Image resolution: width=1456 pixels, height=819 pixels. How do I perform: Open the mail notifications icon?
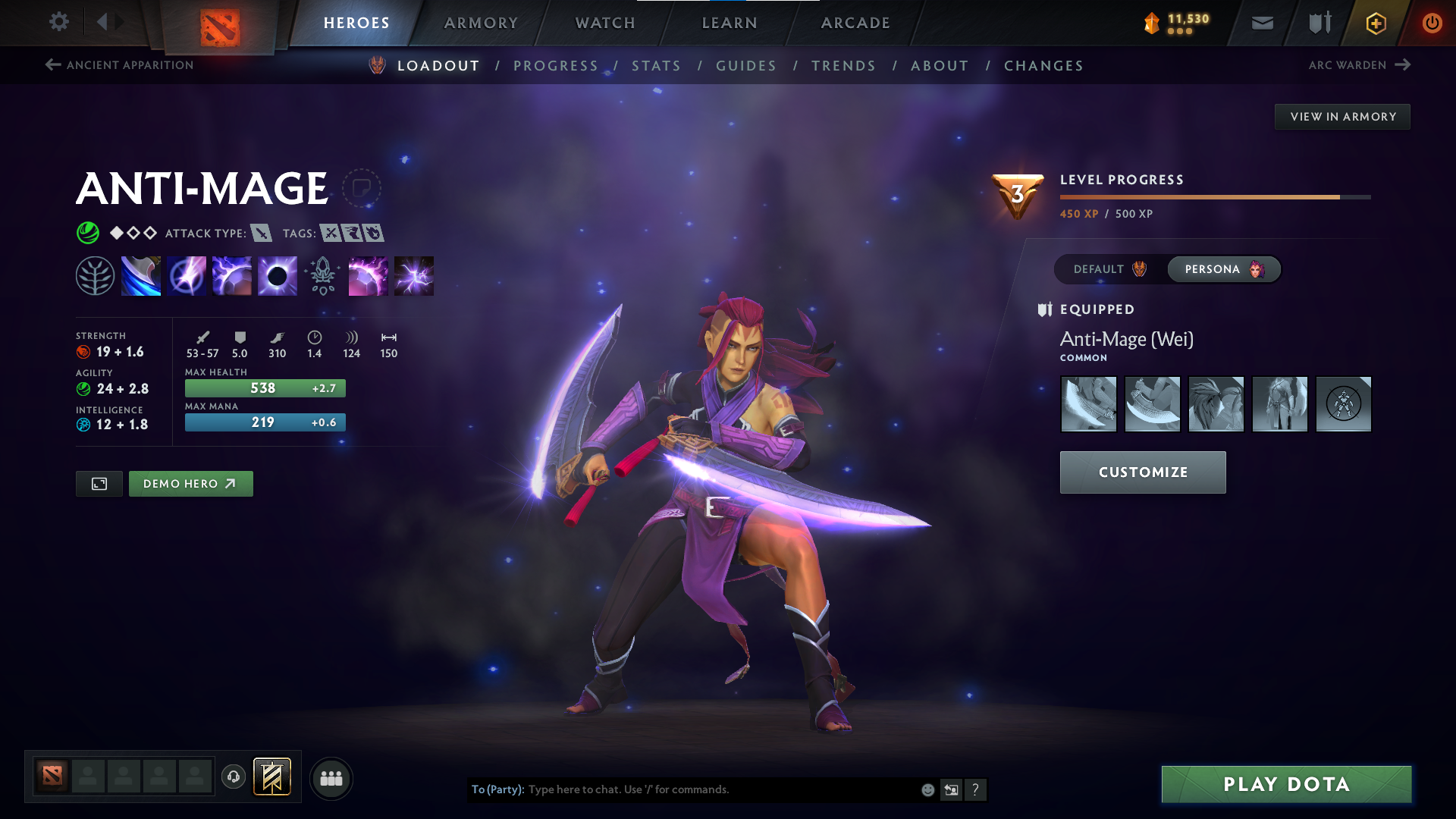click(x=1262, y=23)
